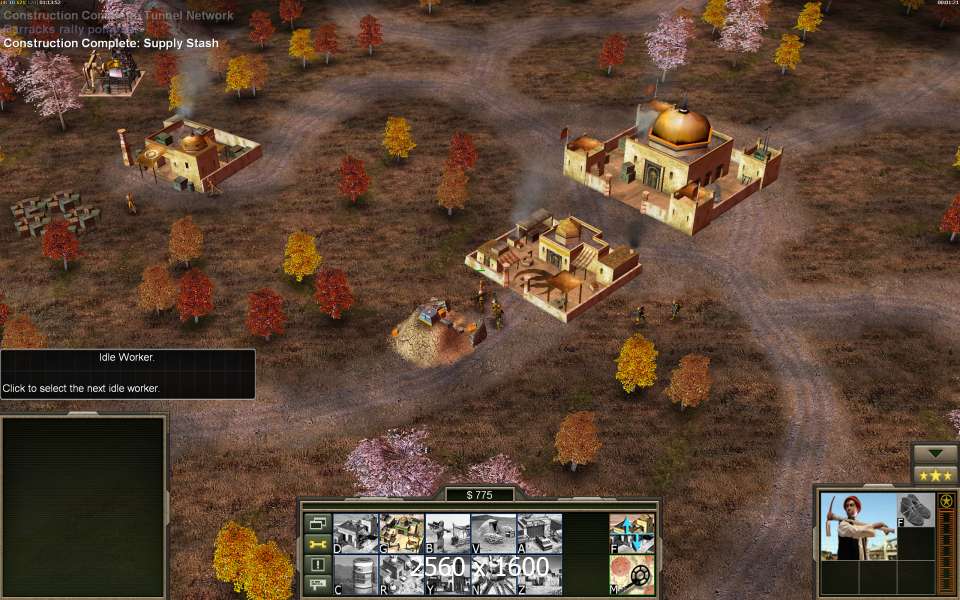Image resolution: width=960 pixels, height=600 pixels.
Task: Select the highlighted wrench idle worker button
Action: [x=318, y=544]
